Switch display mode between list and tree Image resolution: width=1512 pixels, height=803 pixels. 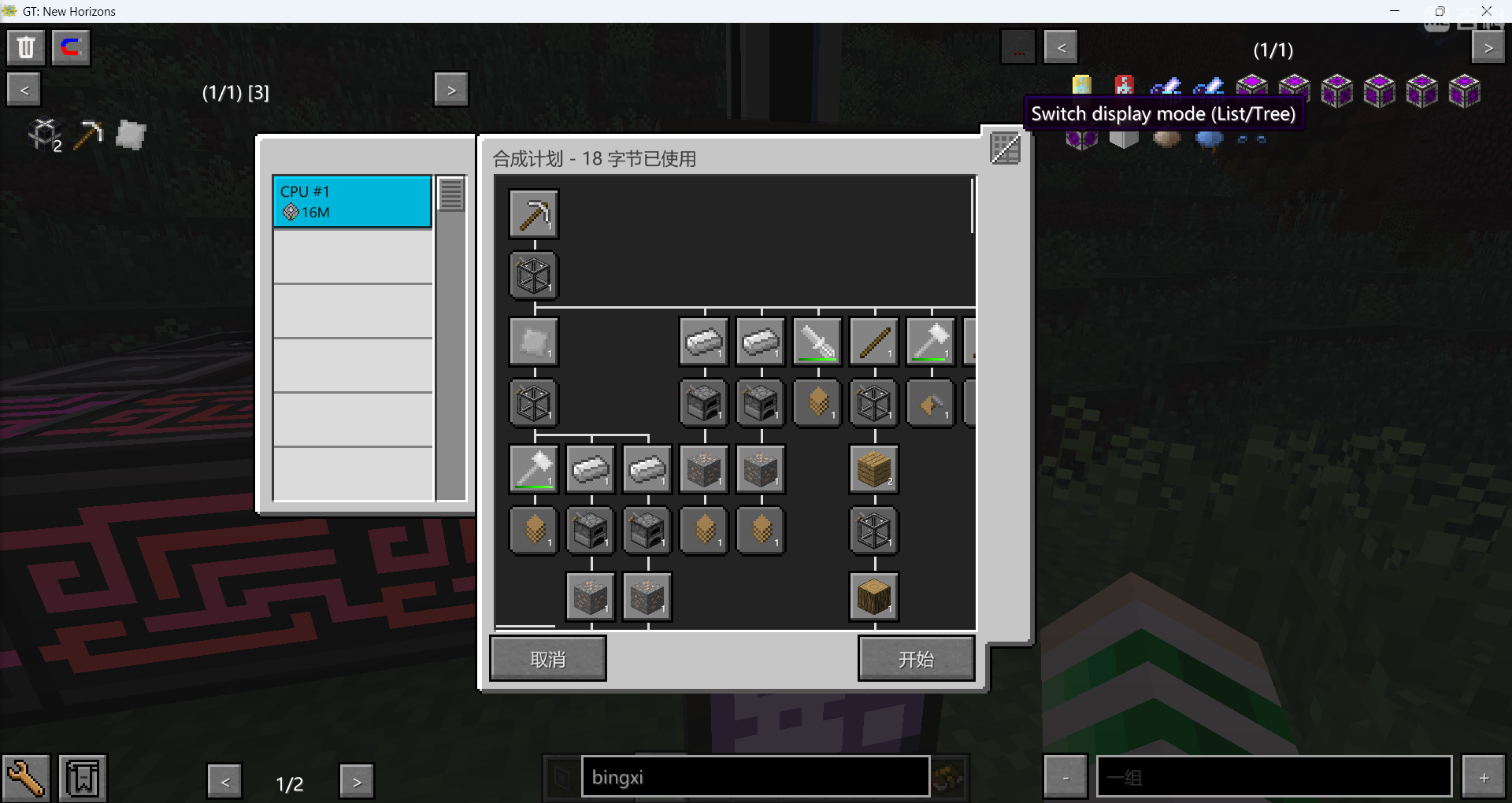pyautogui.click(x=1005, y=148)
